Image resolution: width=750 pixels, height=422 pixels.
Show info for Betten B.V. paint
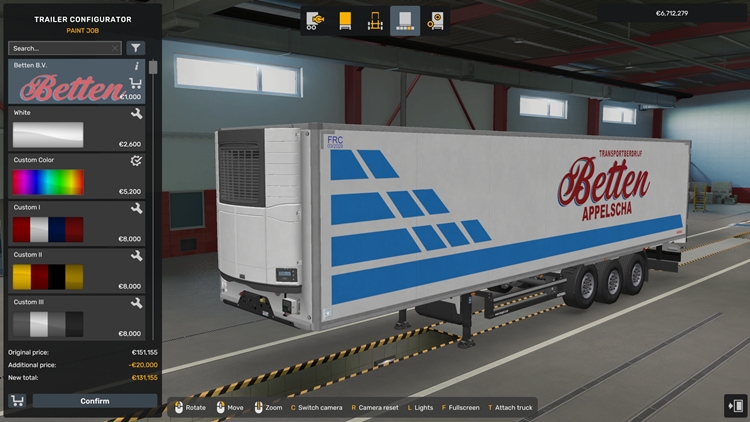136,66
